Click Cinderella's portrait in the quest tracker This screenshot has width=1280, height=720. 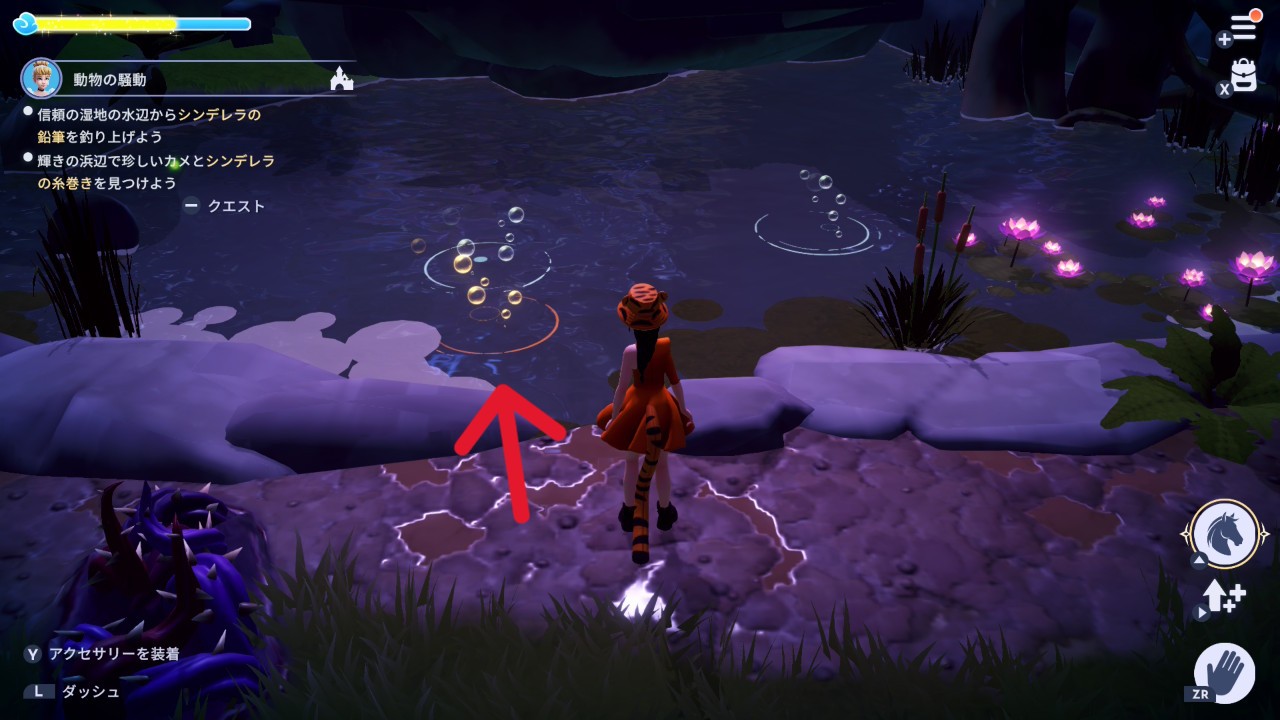click(x=40, y=78)
